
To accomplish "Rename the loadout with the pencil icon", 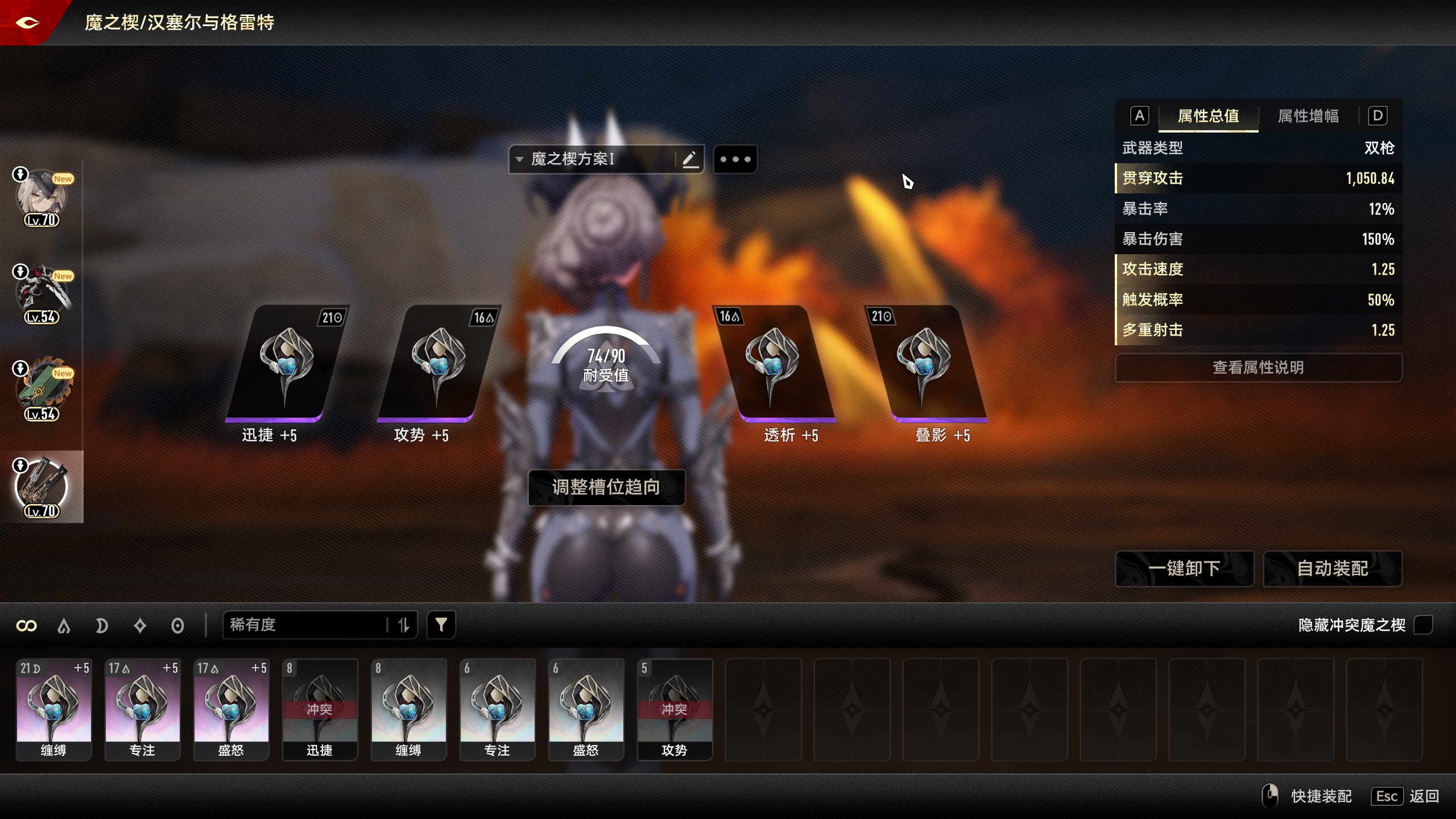I will [690, 159].
